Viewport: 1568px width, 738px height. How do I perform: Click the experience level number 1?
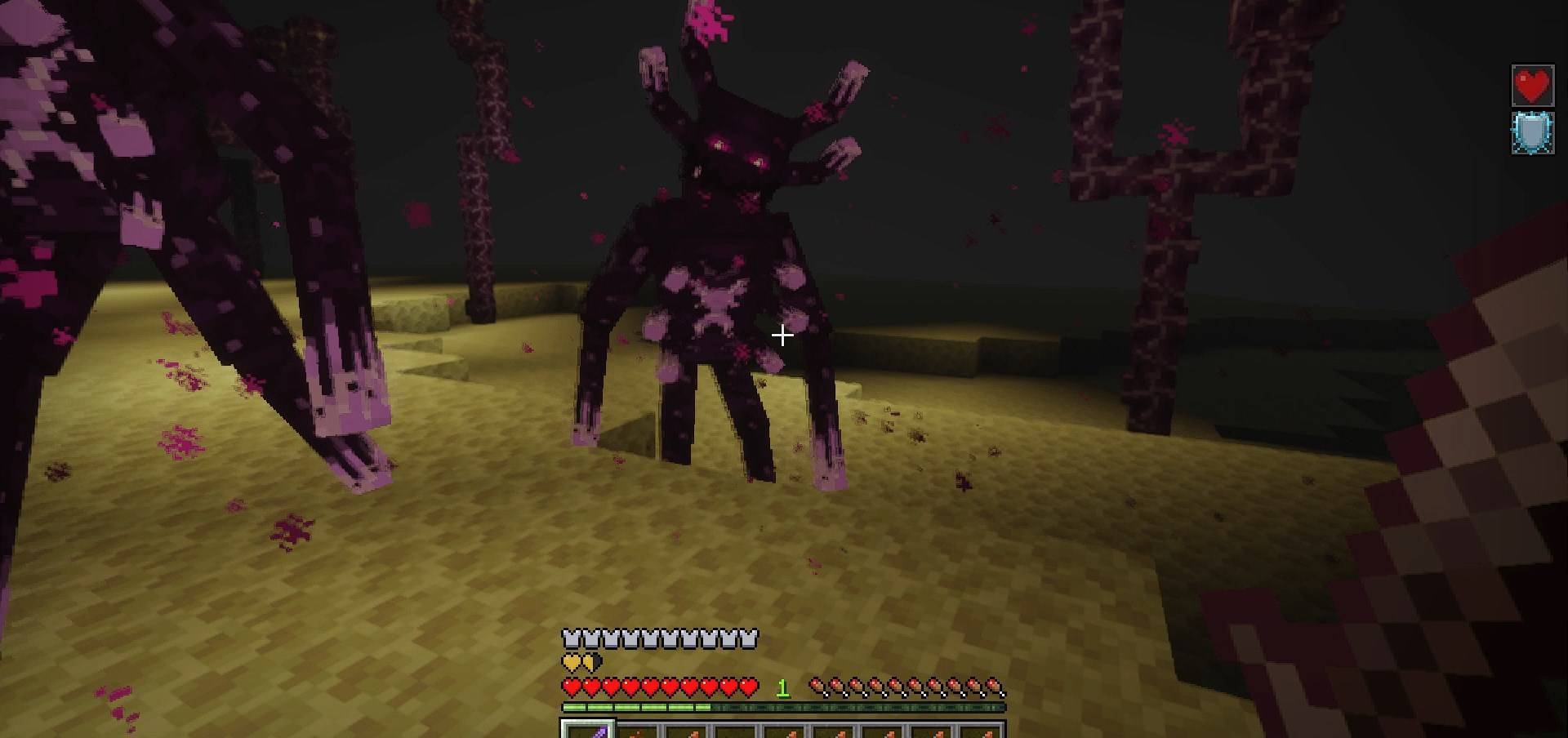[782, 688]
